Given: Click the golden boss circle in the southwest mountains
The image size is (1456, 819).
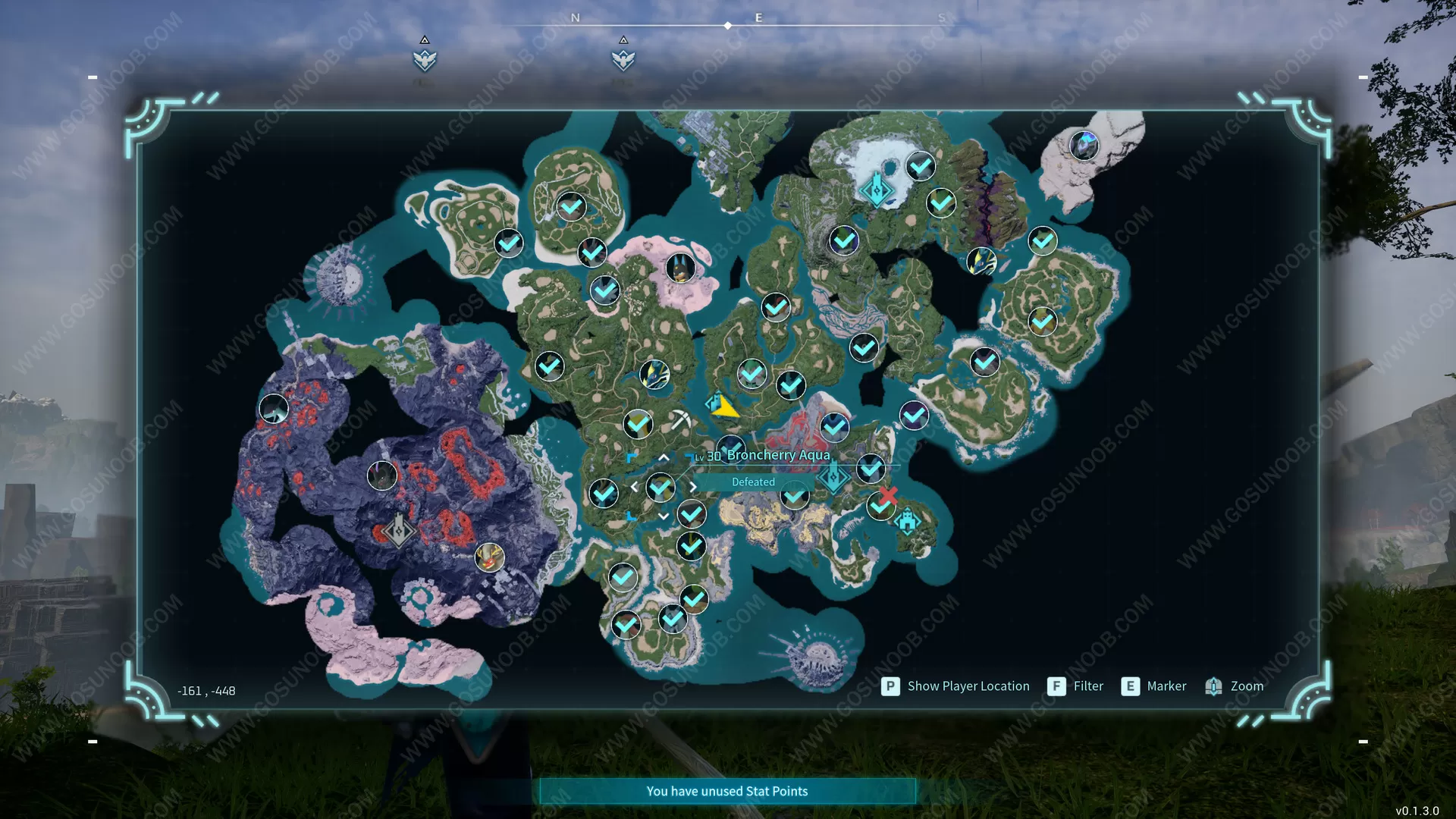Looking at the screenshot, I should 490,556.
